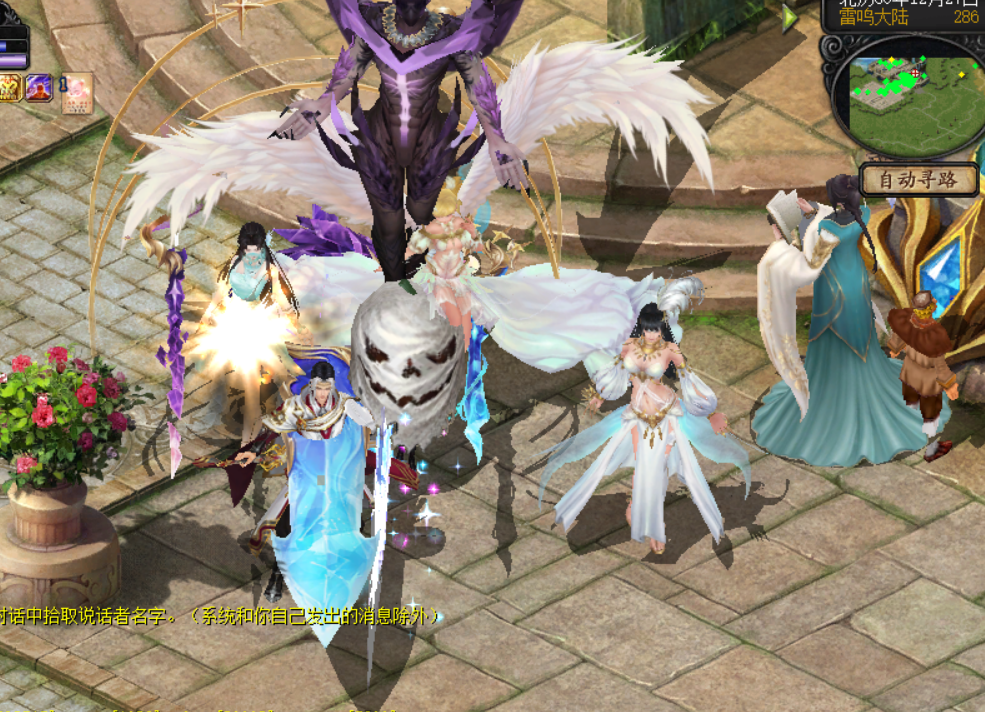This screenshot has height=712, width=985.
Task: Toggle the green arrow beside the map panel
Action: 791,17
